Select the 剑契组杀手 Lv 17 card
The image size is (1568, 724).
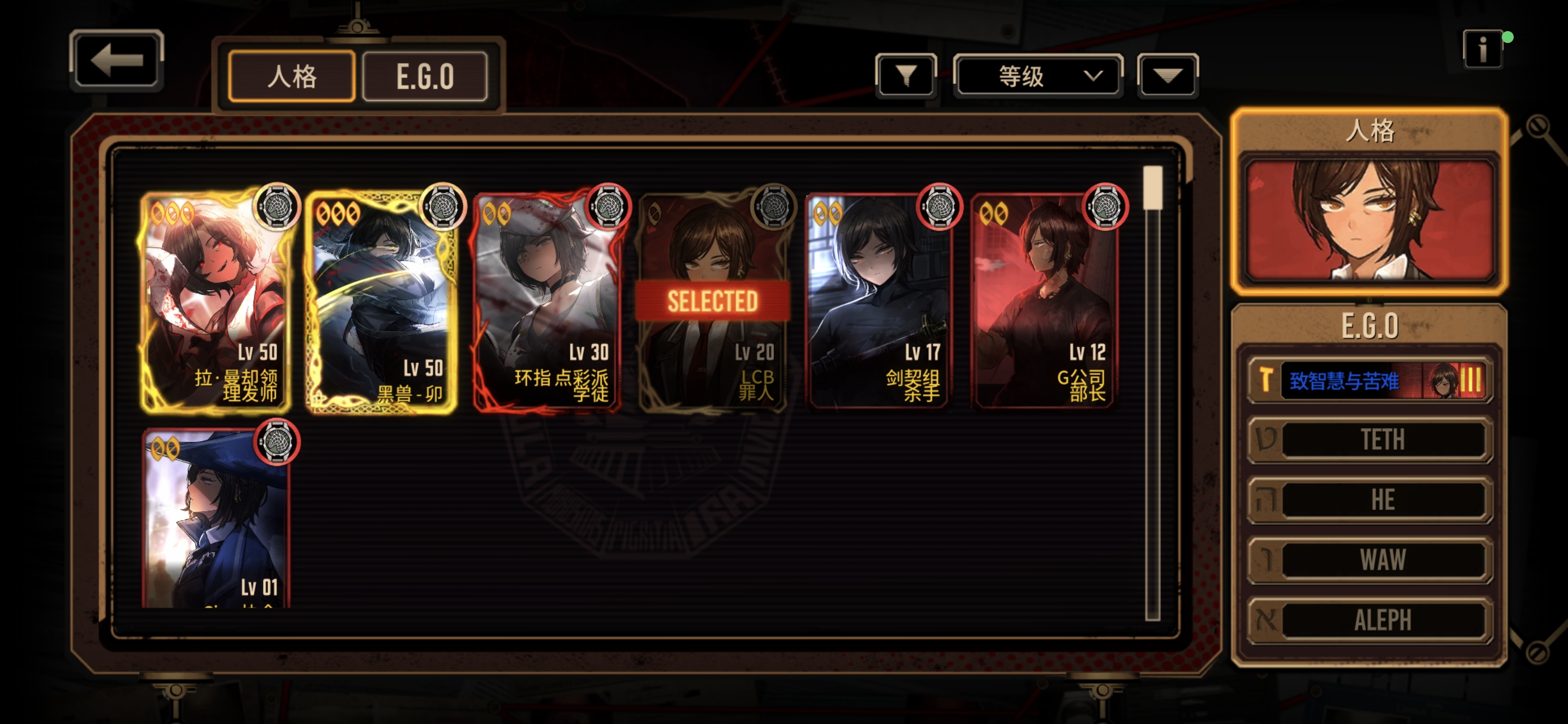coord(878,301)
